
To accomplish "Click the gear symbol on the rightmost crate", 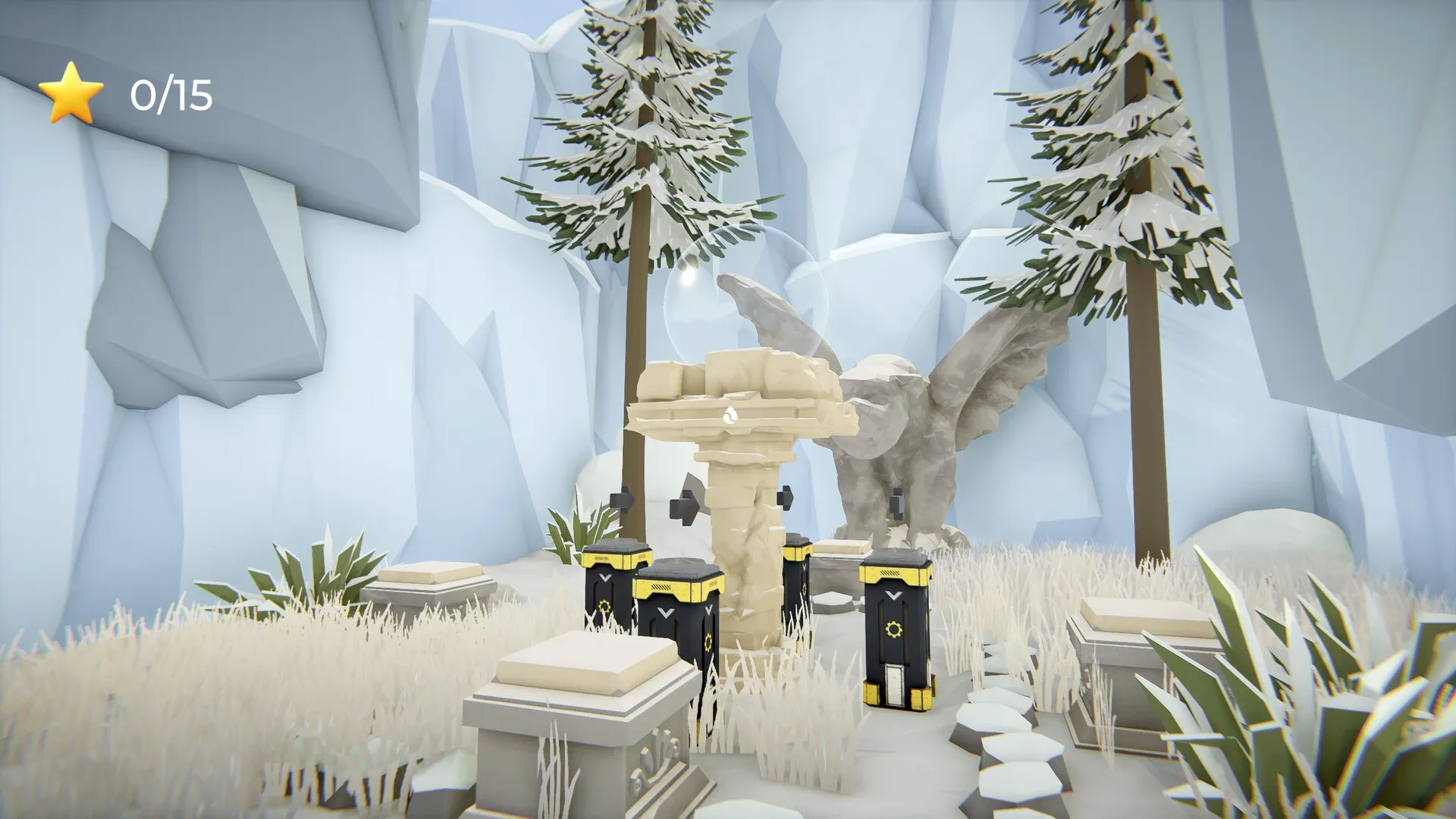I will (894, 628).
